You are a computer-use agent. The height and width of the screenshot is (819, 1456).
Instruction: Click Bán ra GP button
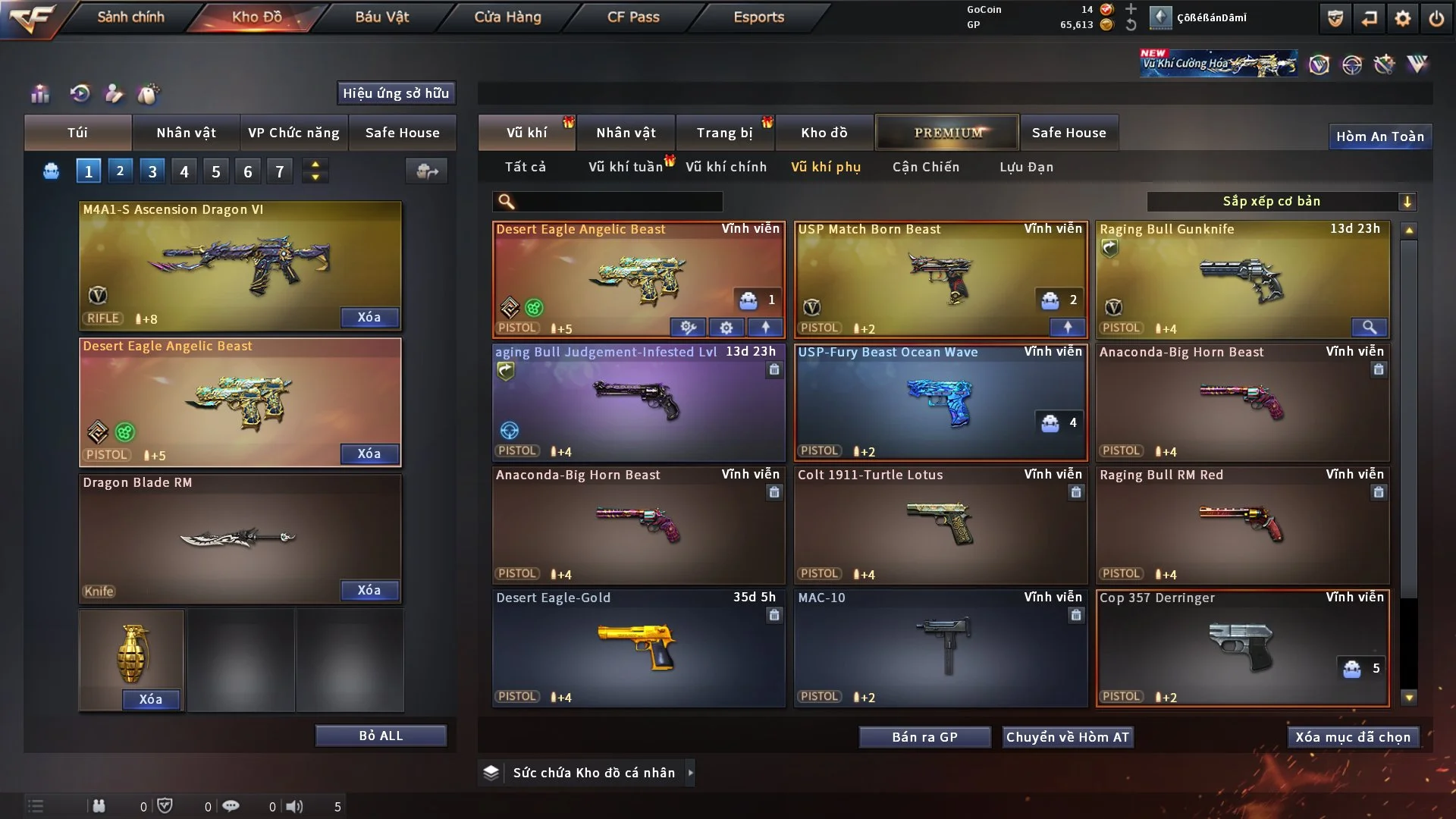pyautogui.click(x=924, y=737)
